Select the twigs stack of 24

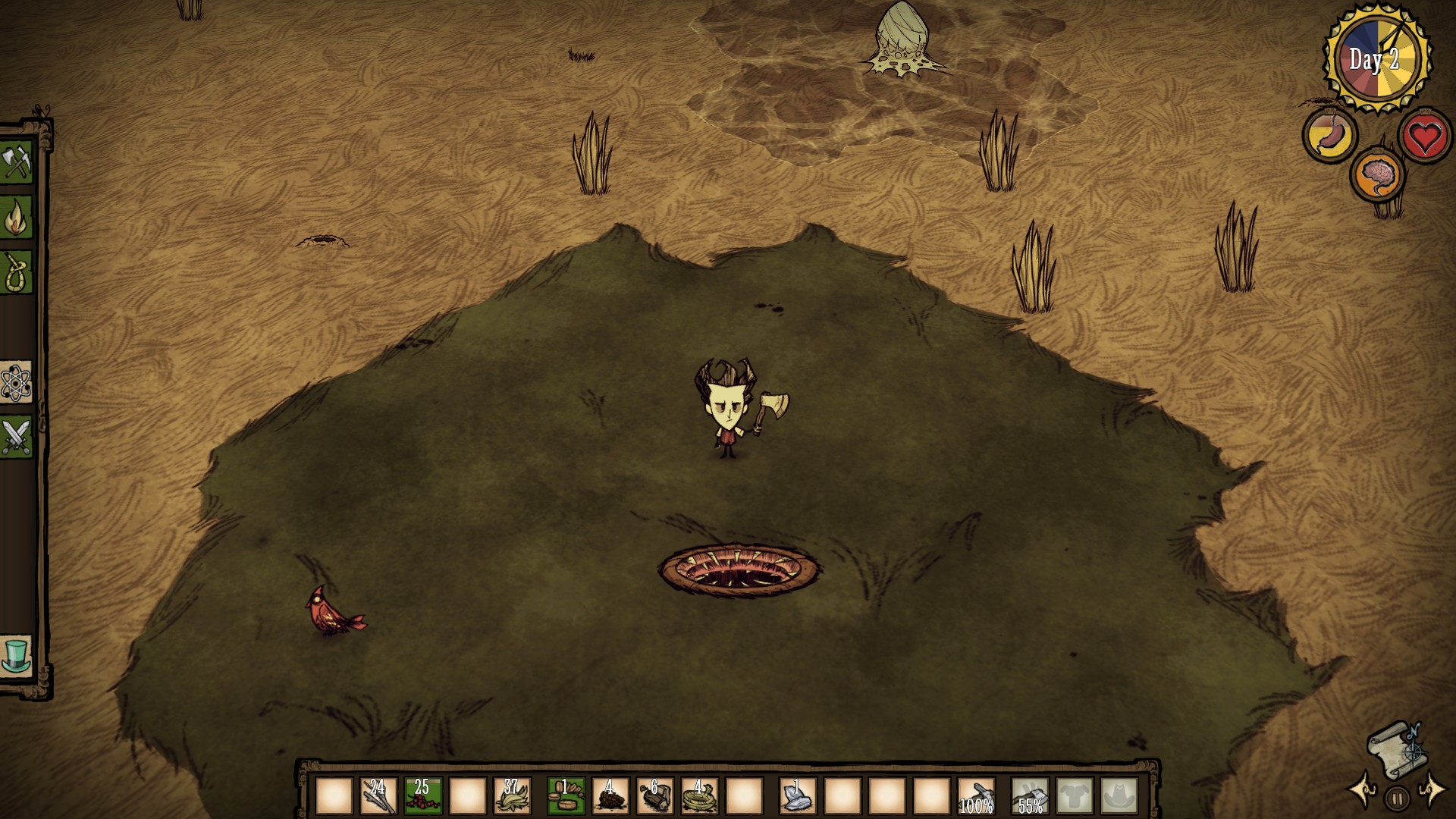coord(378,796)
